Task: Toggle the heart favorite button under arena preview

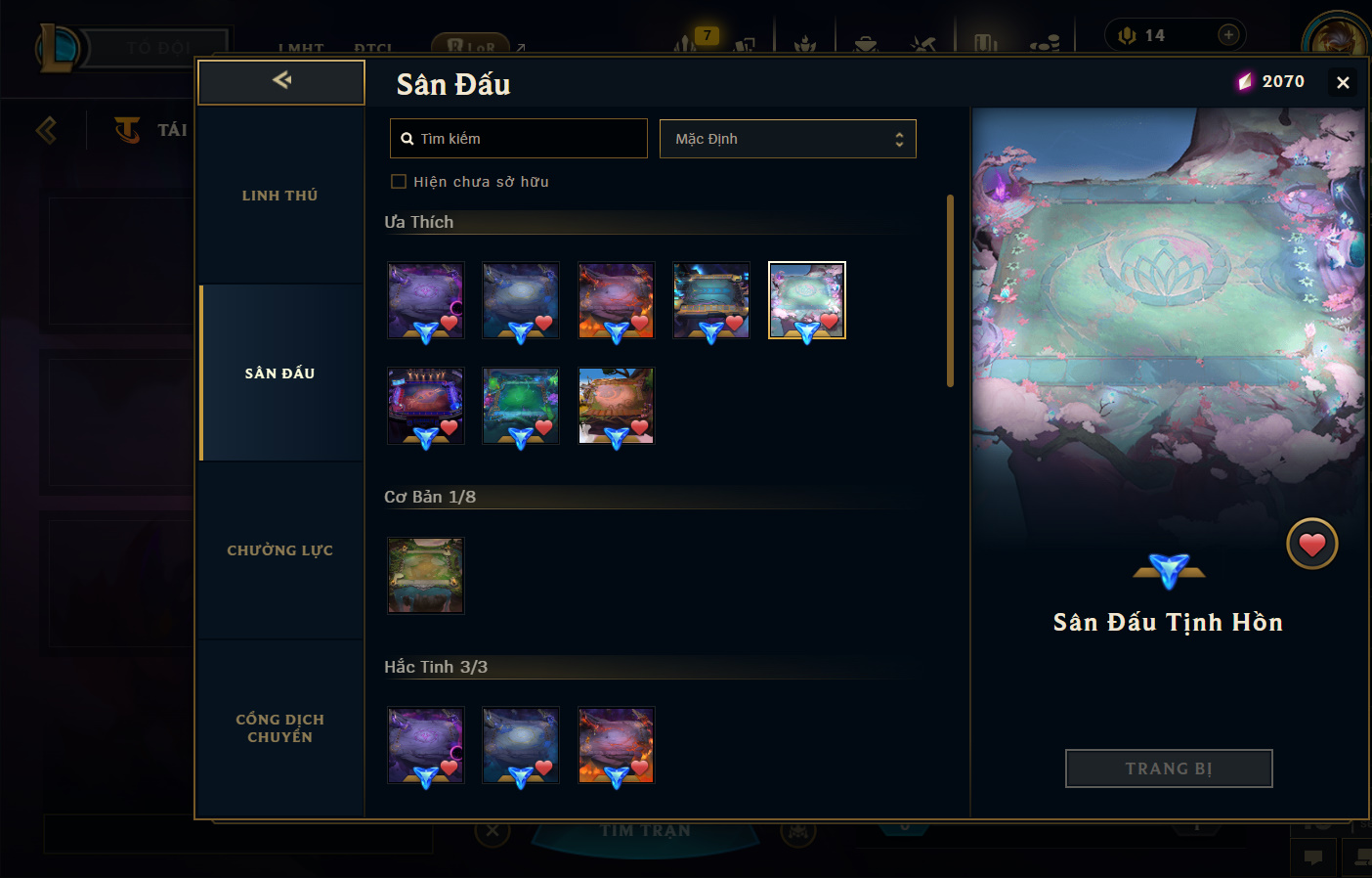Action: [x=1311, y=545]
